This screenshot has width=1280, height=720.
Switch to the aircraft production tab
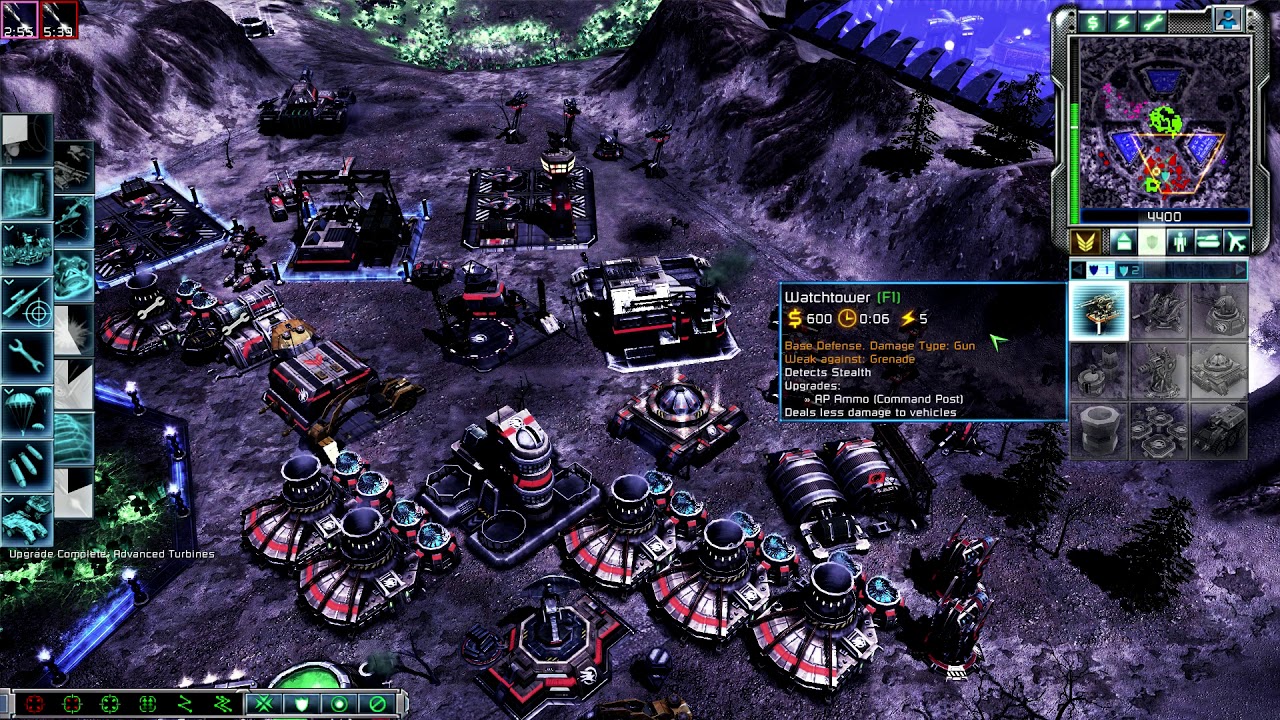point(1237,242)
